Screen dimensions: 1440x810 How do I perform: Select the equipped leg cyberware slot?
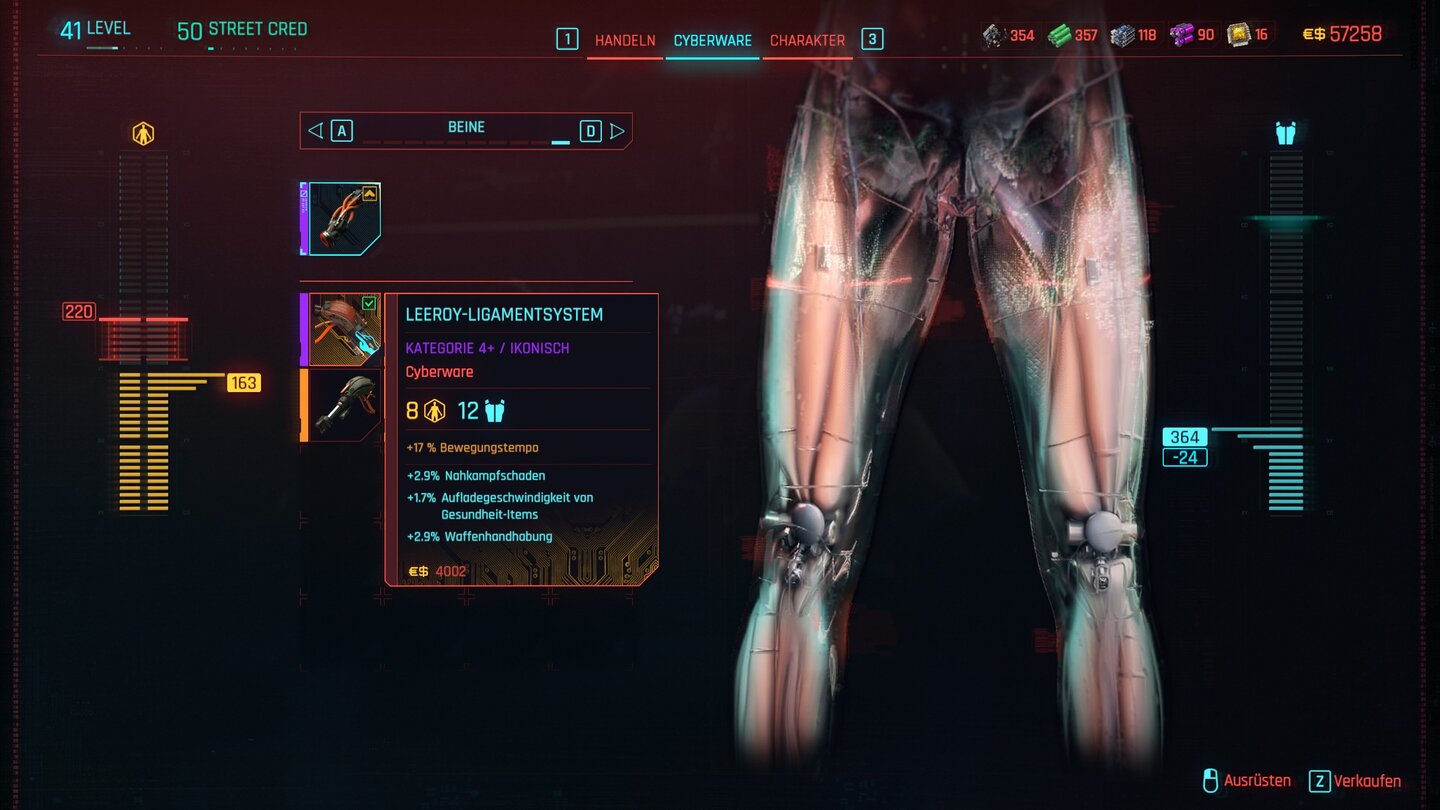point(343,219)
